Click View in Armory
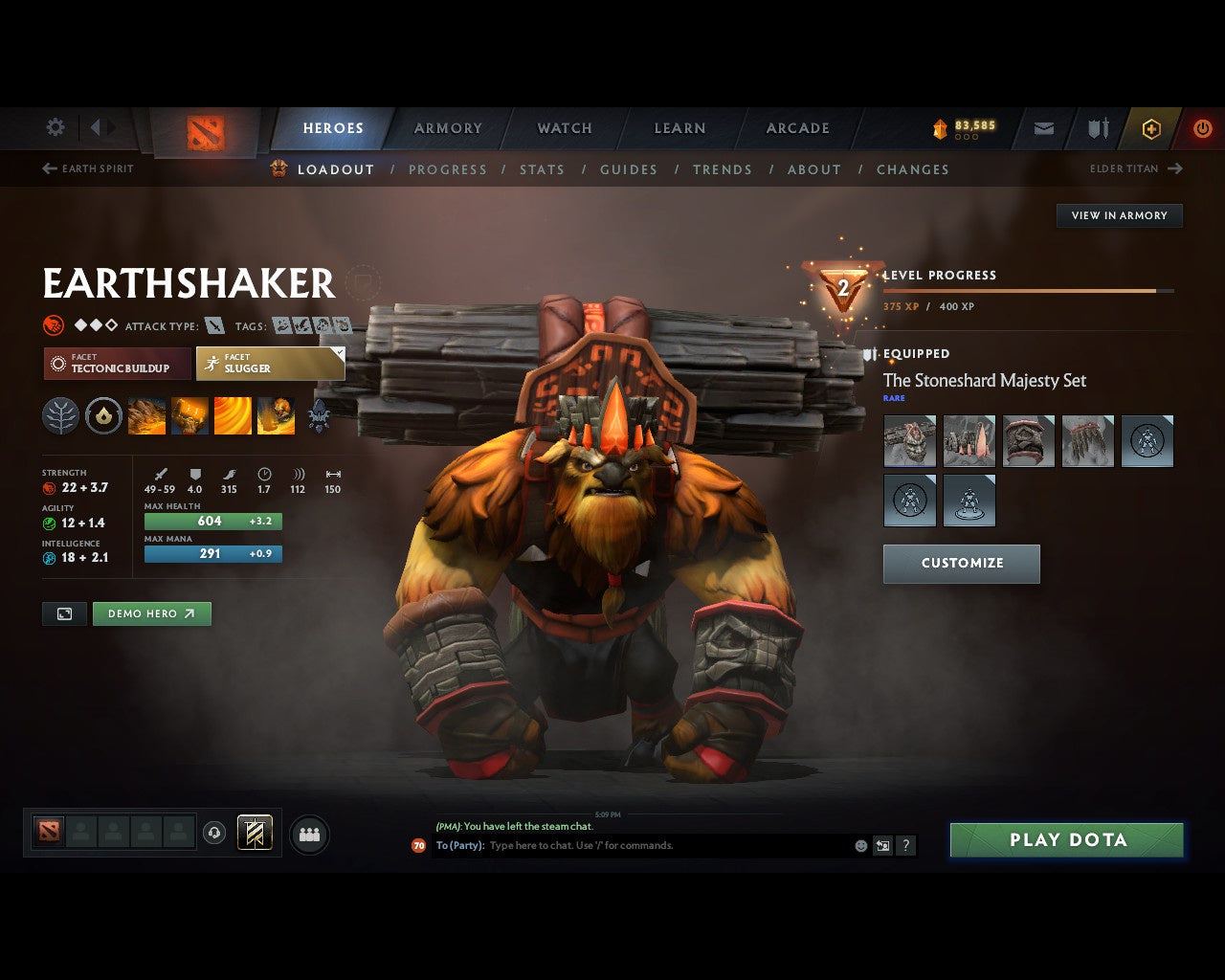Image resolution: width=1225 pixels, height=980 pixels. coord(1119,215)
